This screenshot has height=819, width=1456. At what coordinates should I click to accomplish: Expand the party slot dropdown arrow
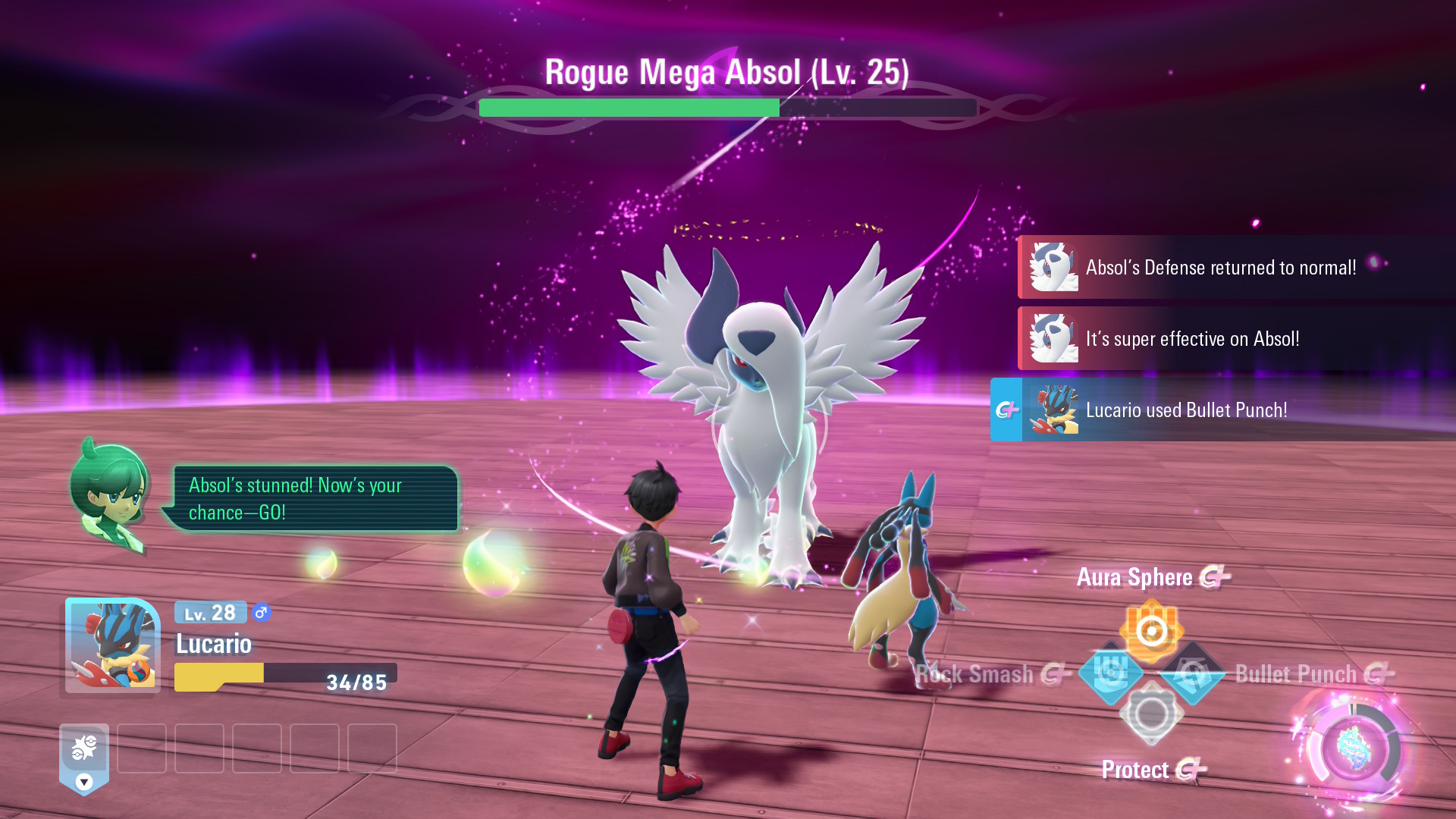tap(84, 782)
